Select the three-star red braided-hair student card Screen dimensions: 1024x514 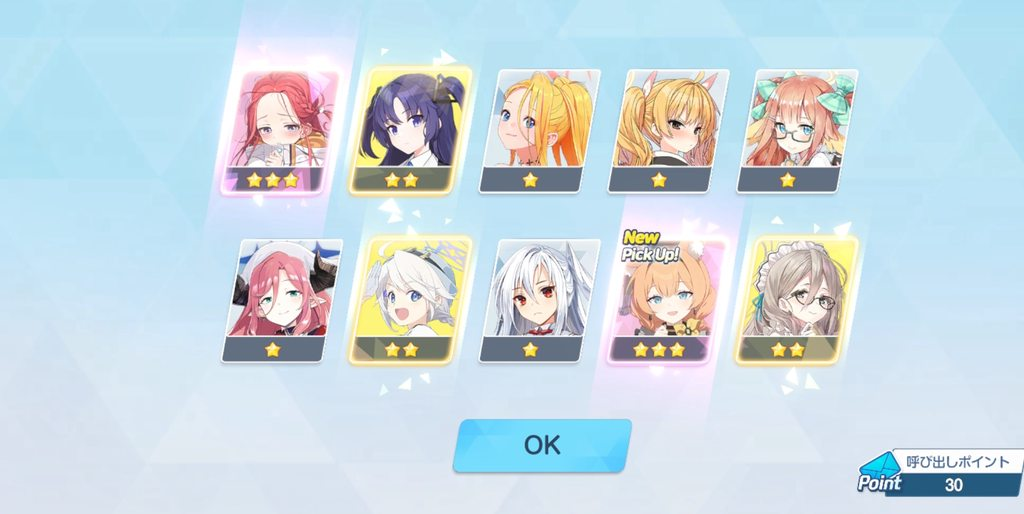[281, 131]
